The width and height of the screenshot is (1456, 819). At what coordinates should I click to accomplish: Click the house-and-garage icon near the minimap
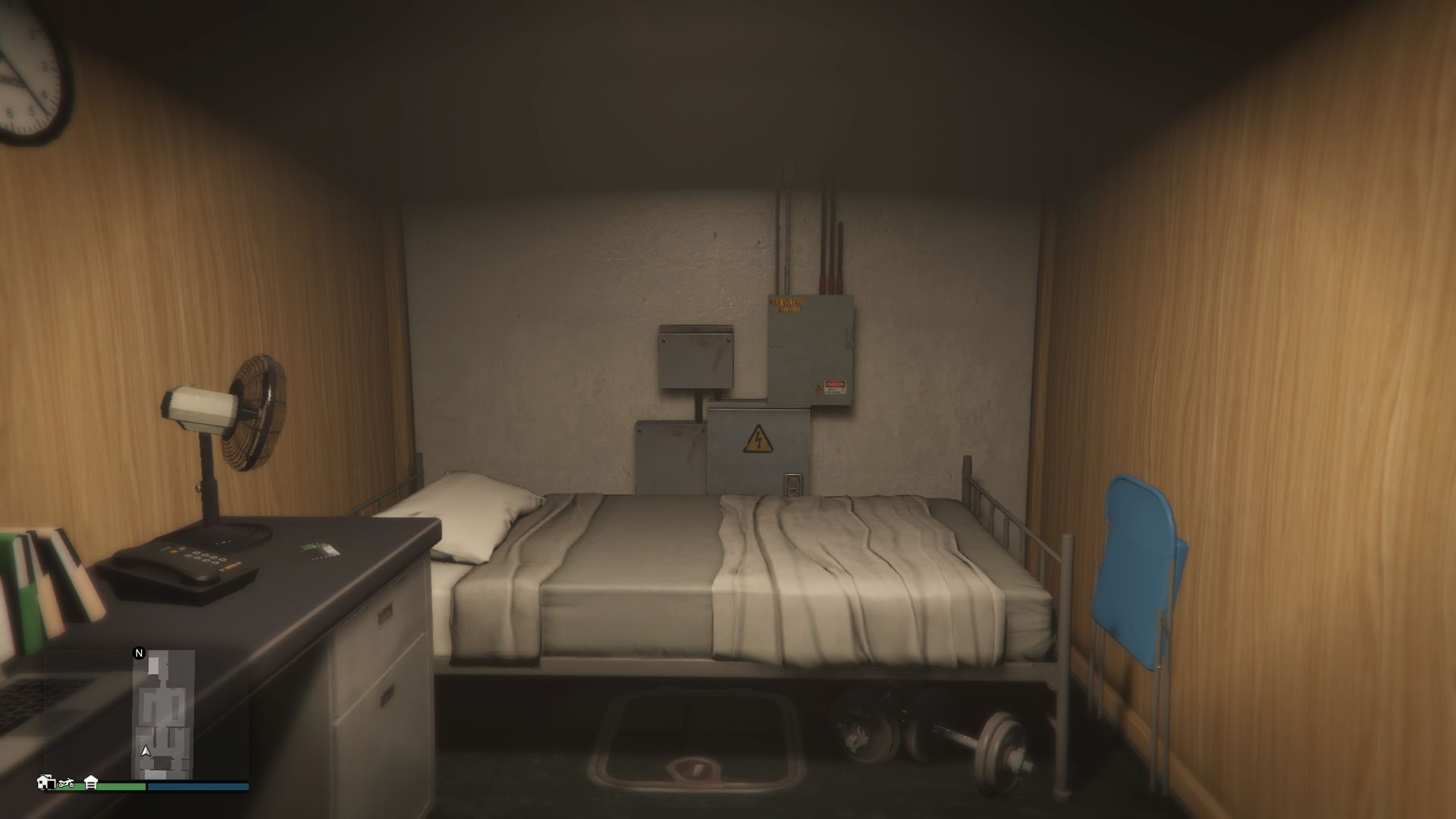tap(45, 783)
